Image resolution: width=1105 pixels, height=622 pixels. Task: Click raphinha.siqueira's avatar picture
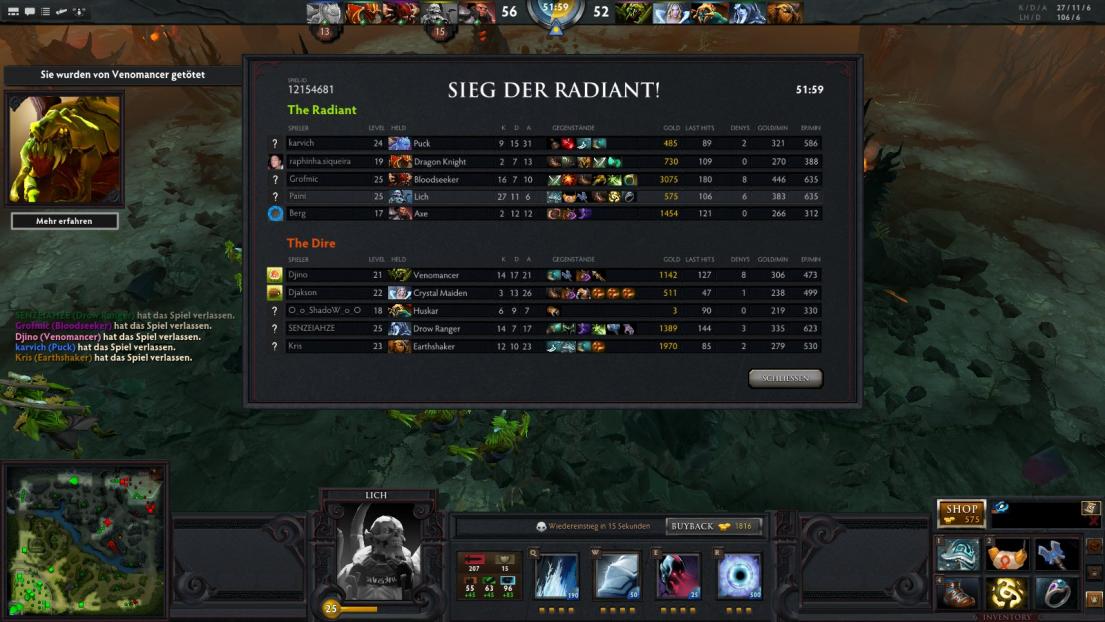(275, 162)
